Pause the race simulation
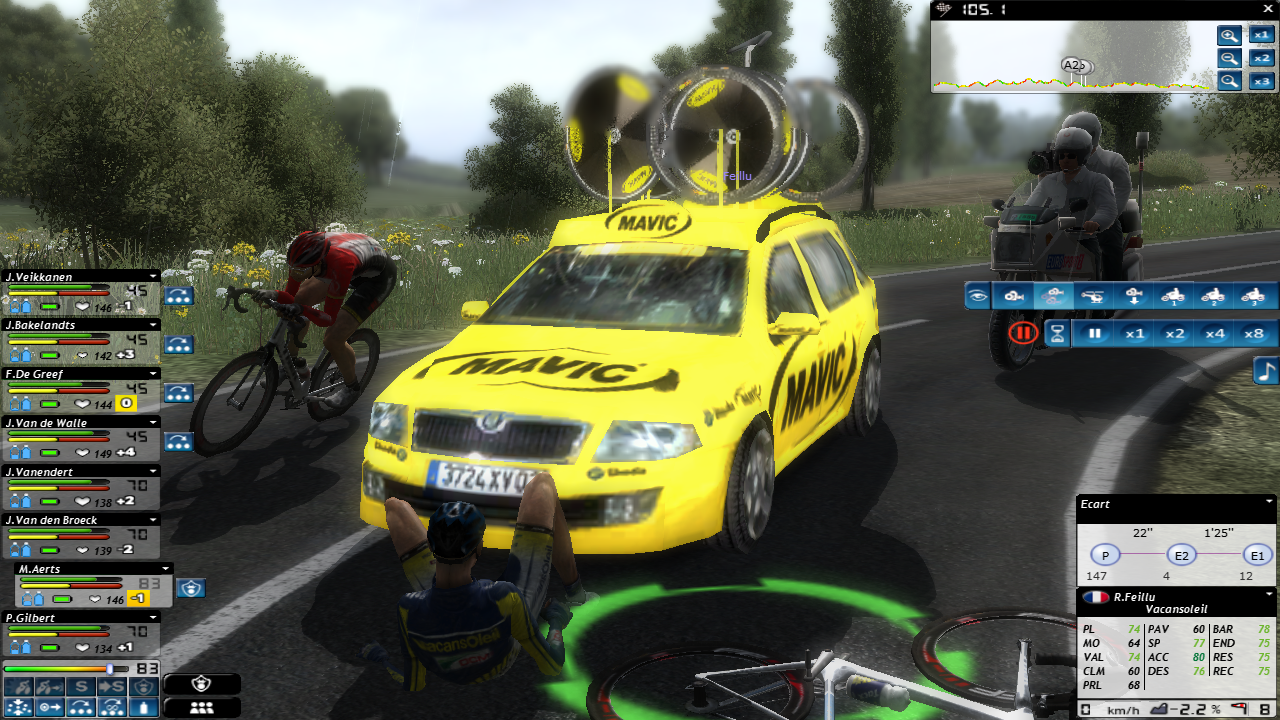The height and width of the screenshot is (720, 1280). tap(1096, 334)
